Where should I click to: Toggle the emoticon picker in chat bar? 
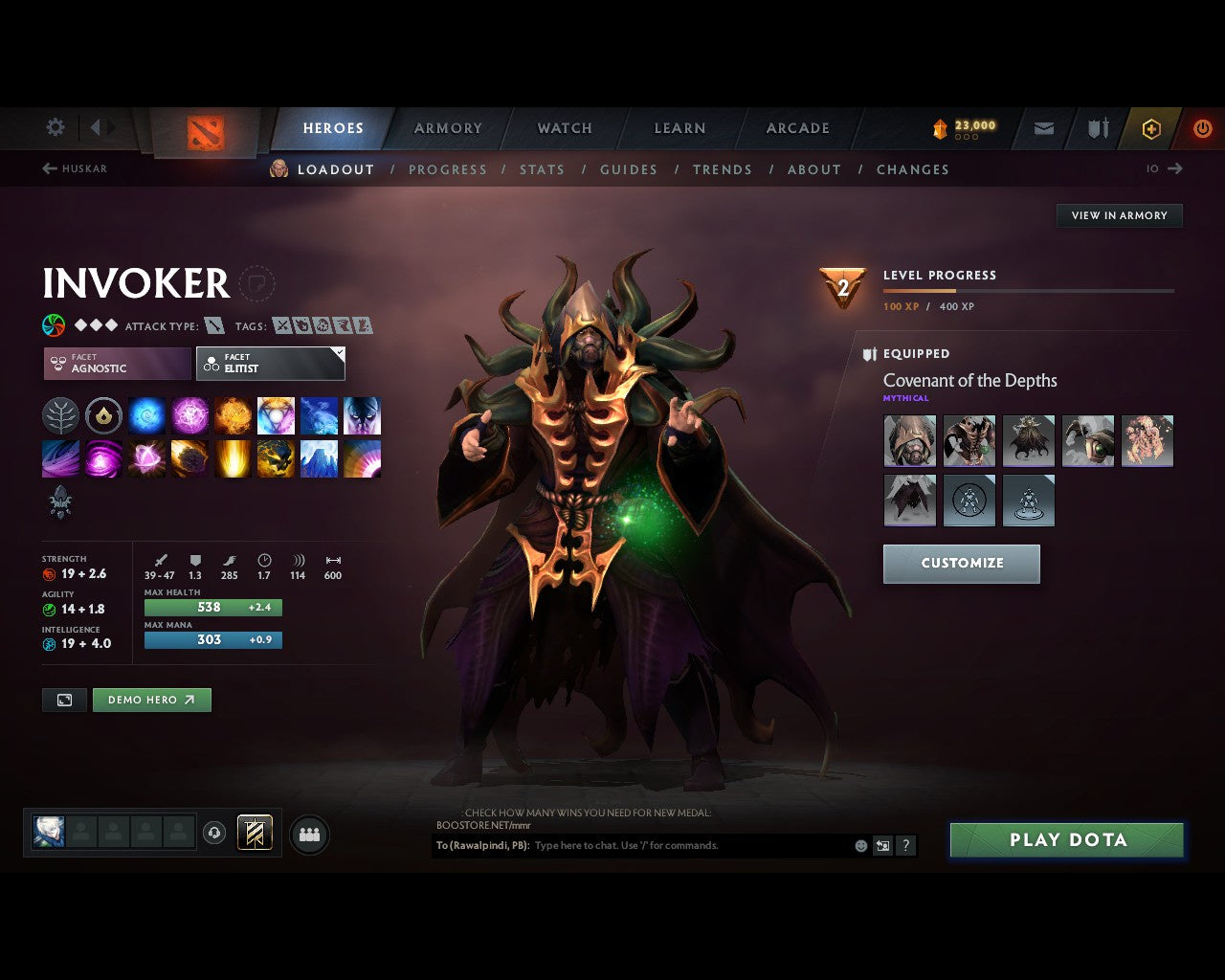point(859,845)
